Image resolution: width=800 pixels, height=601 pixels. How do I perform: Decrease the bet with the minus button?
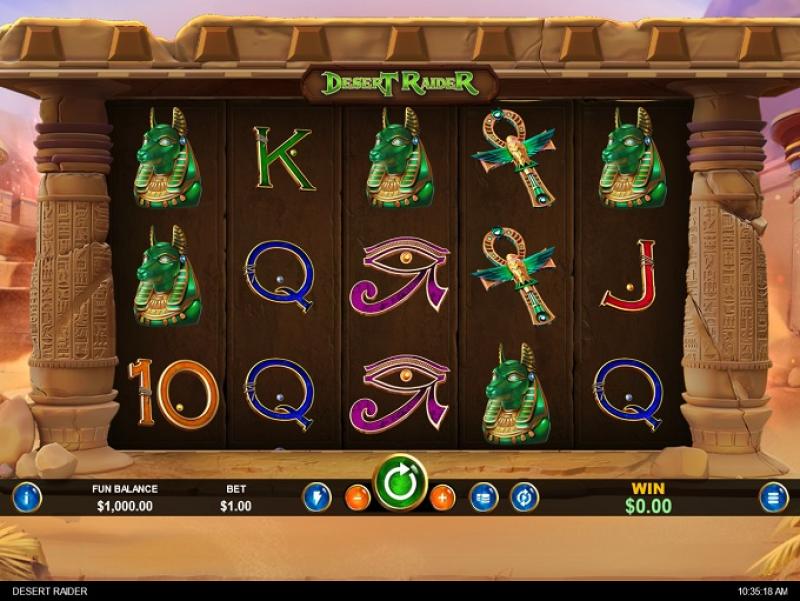(357, 497)
